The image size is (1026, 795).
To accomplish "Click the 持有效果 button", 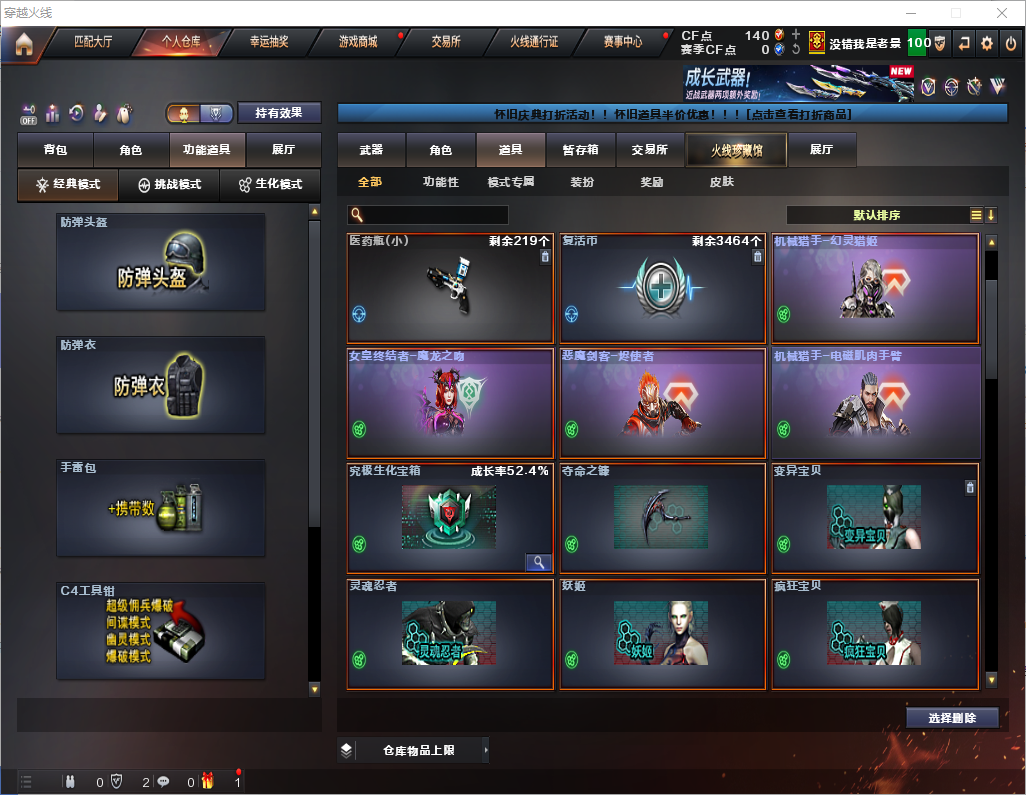I will pyautogui.click(x=279, y=113).
